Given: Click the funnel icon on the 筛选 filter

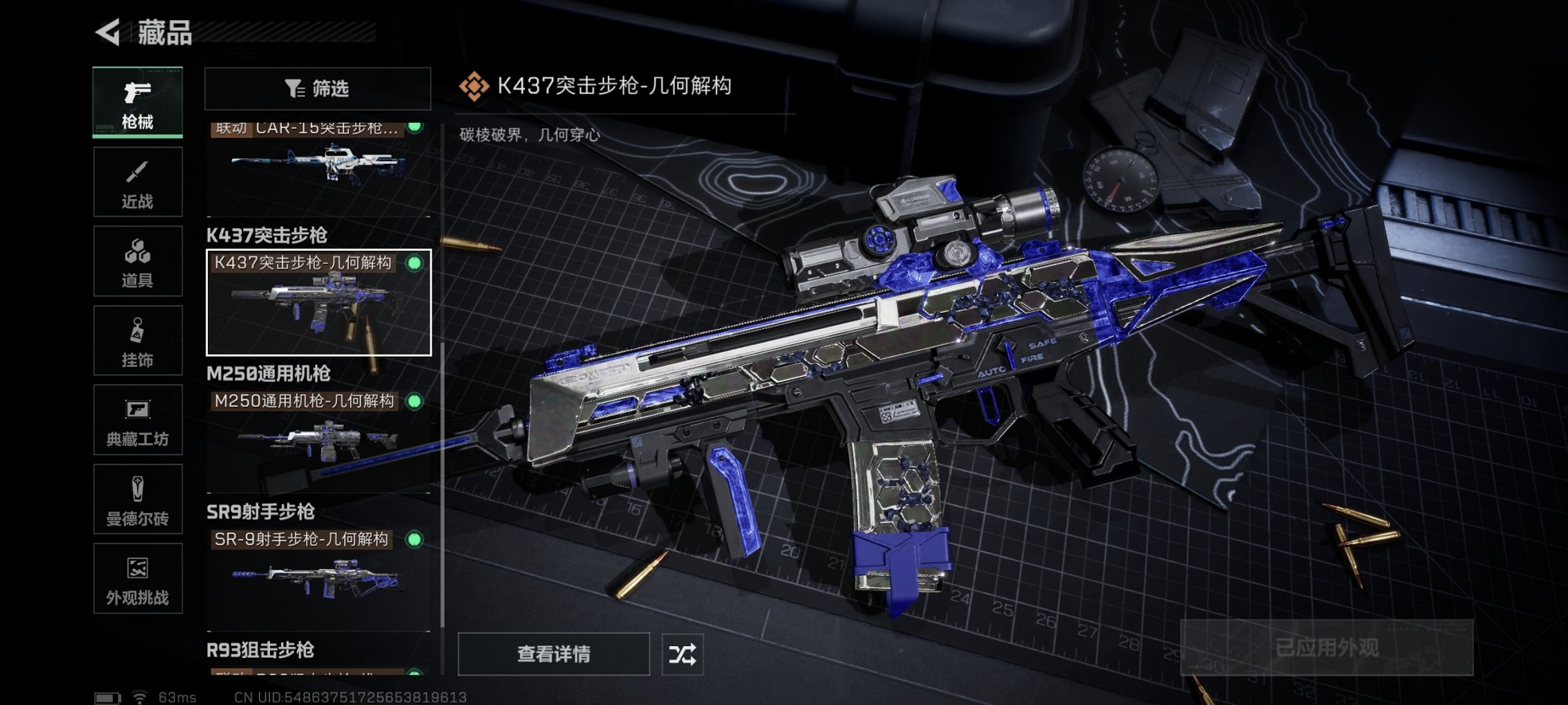Looking at the screenshot, I should [x=295, y=88].
